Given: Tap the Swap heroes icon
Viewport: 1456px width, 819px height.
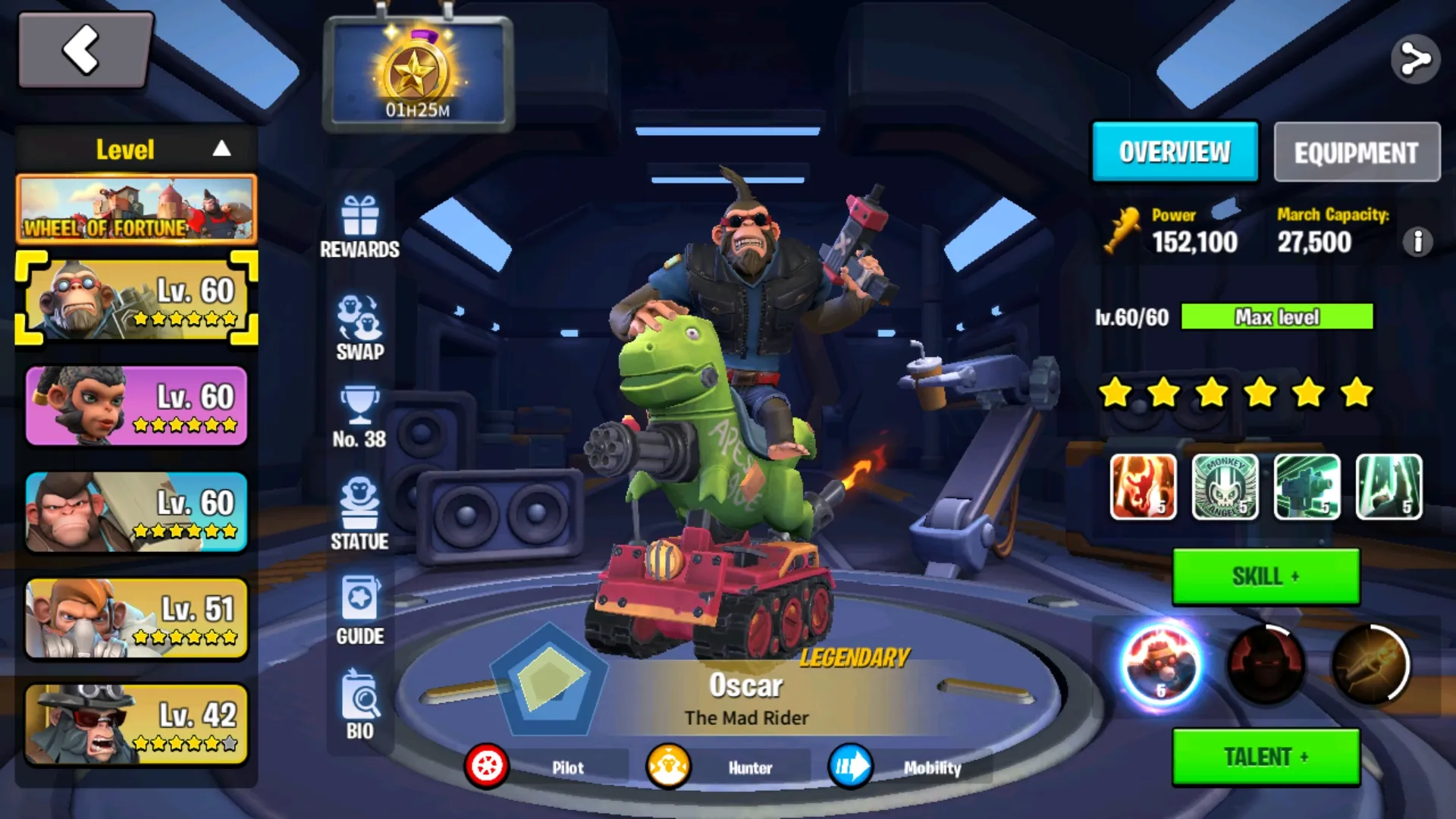Looking at the screenshot, I should tap(359, 328).
